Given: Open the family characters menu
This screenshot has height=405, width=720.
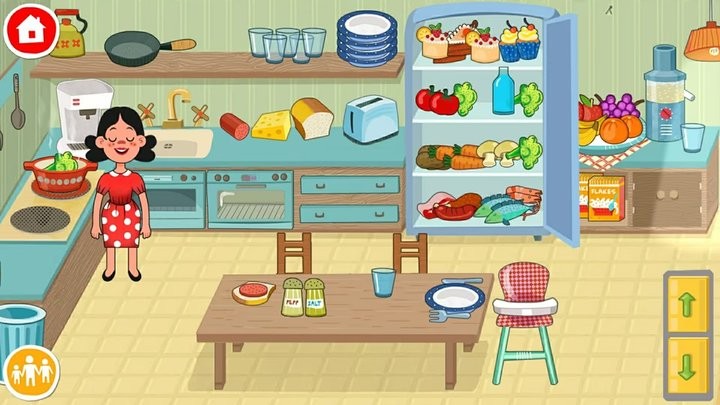Looking at the screenshot, I should (29, 373).
